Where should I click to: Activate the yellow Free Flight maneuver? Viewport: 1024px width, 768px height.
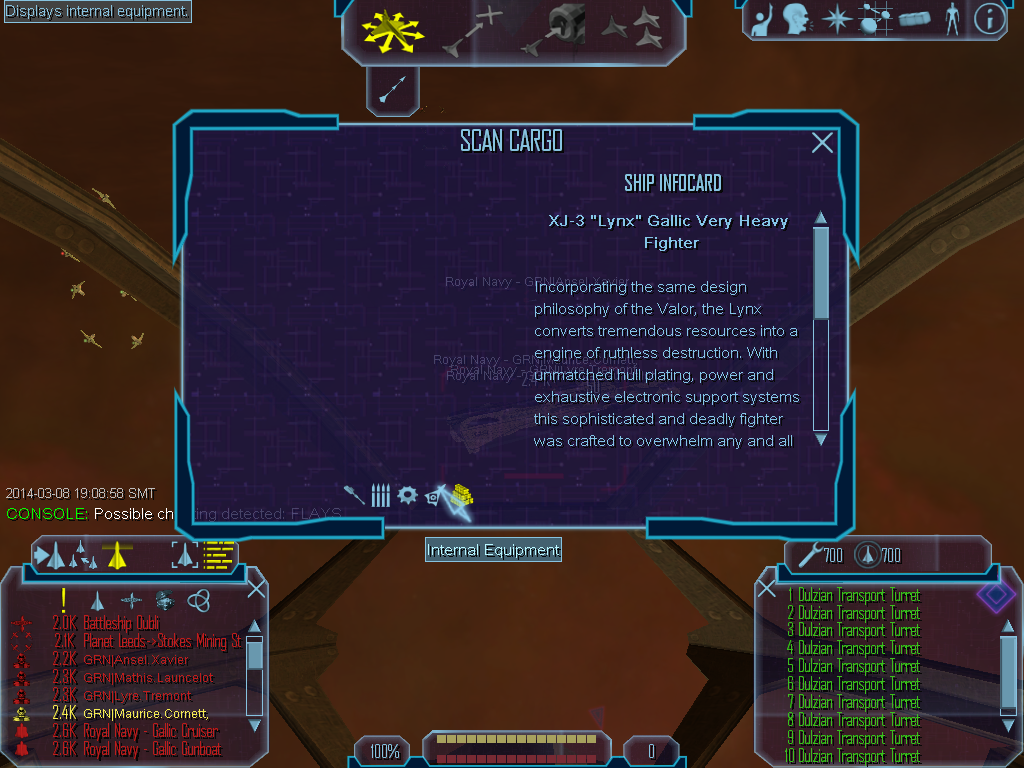(393, 32)
